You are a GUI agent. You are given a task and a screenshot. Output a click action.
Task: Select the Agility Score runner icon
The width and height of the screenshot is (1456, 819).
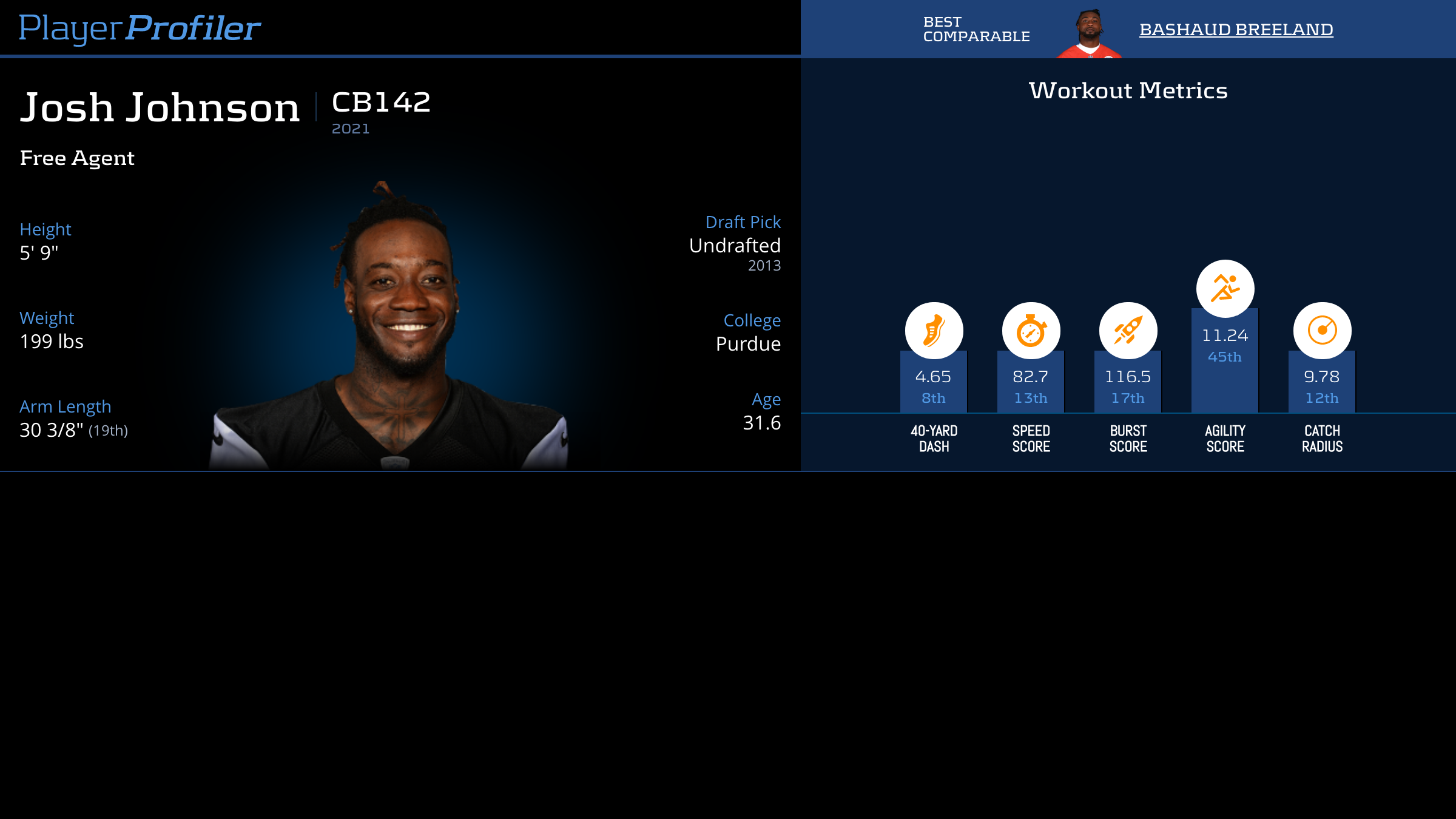click(x=1225, y=288)
